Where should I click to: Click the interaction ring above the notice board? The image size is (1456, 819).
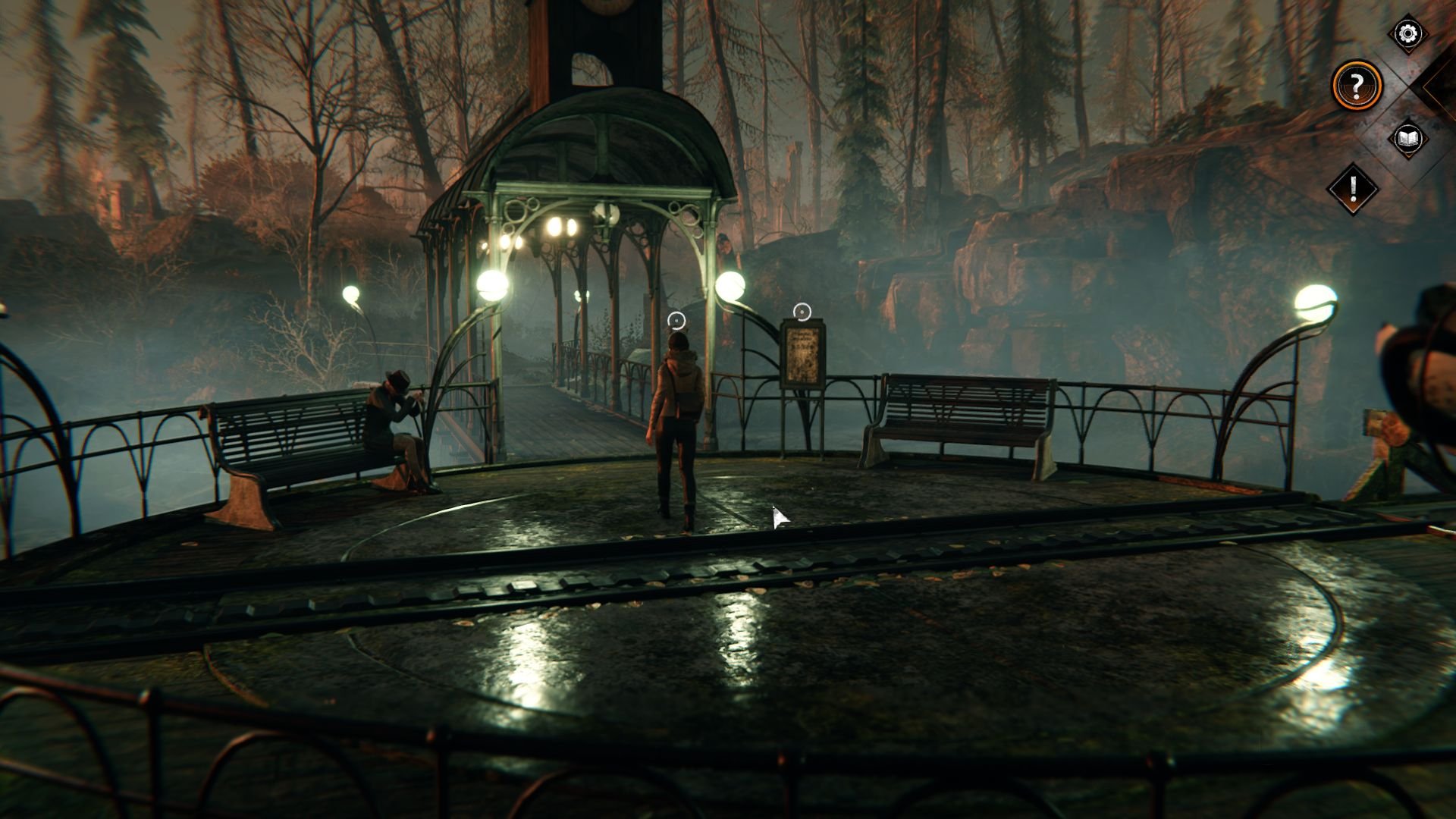click(803, 310)
